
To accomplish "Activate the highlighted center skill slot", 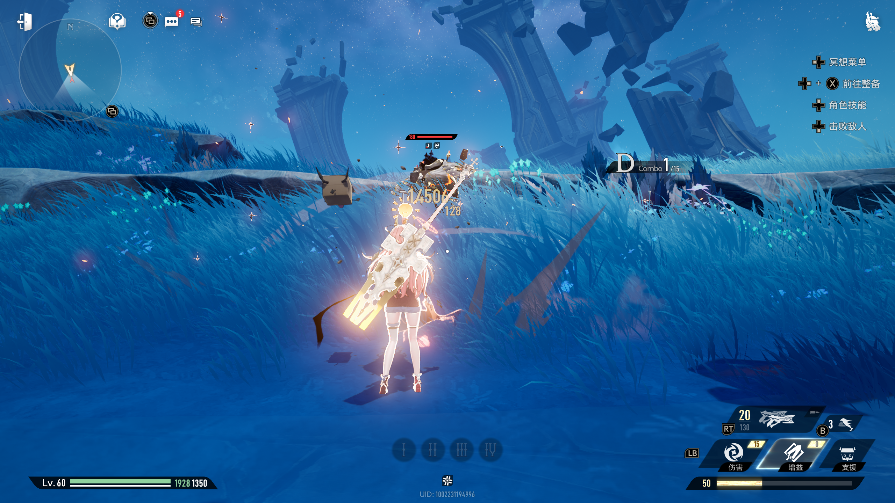I will (x=790, y=454).
